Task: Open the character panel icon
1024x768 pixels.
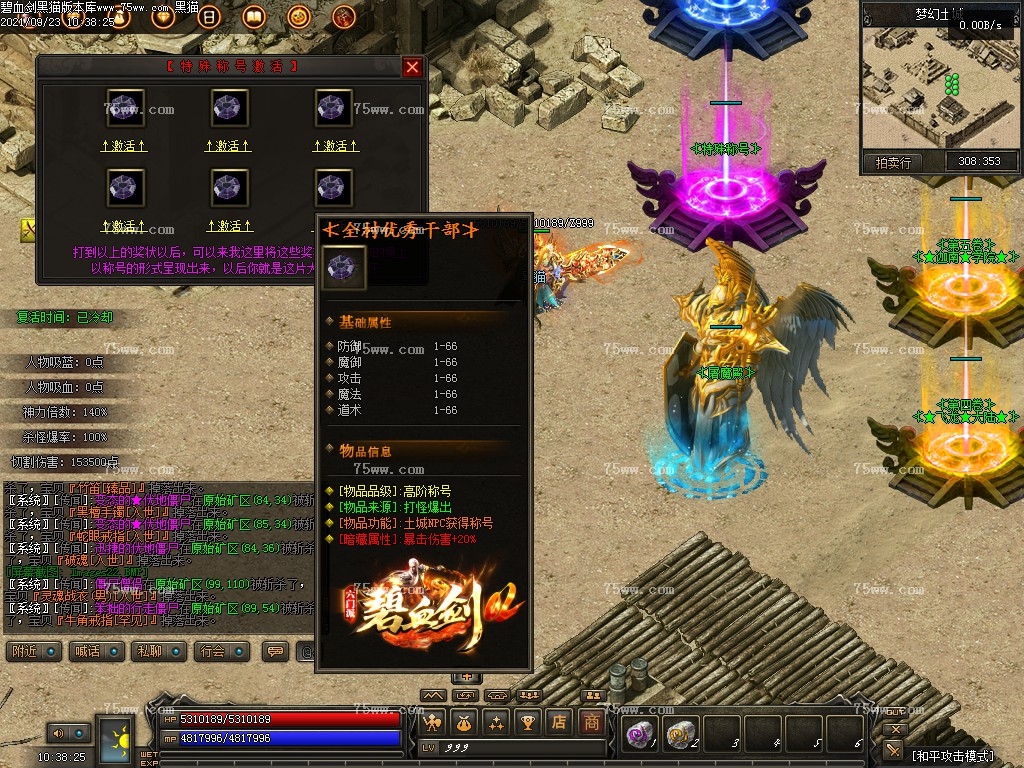Action: [x=433, y=721]
